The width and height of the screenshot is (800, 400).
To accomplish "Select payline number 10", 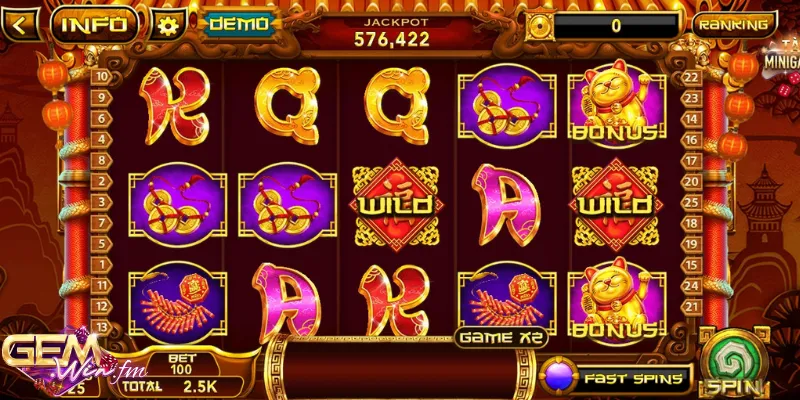I will (x=102, y=77).
